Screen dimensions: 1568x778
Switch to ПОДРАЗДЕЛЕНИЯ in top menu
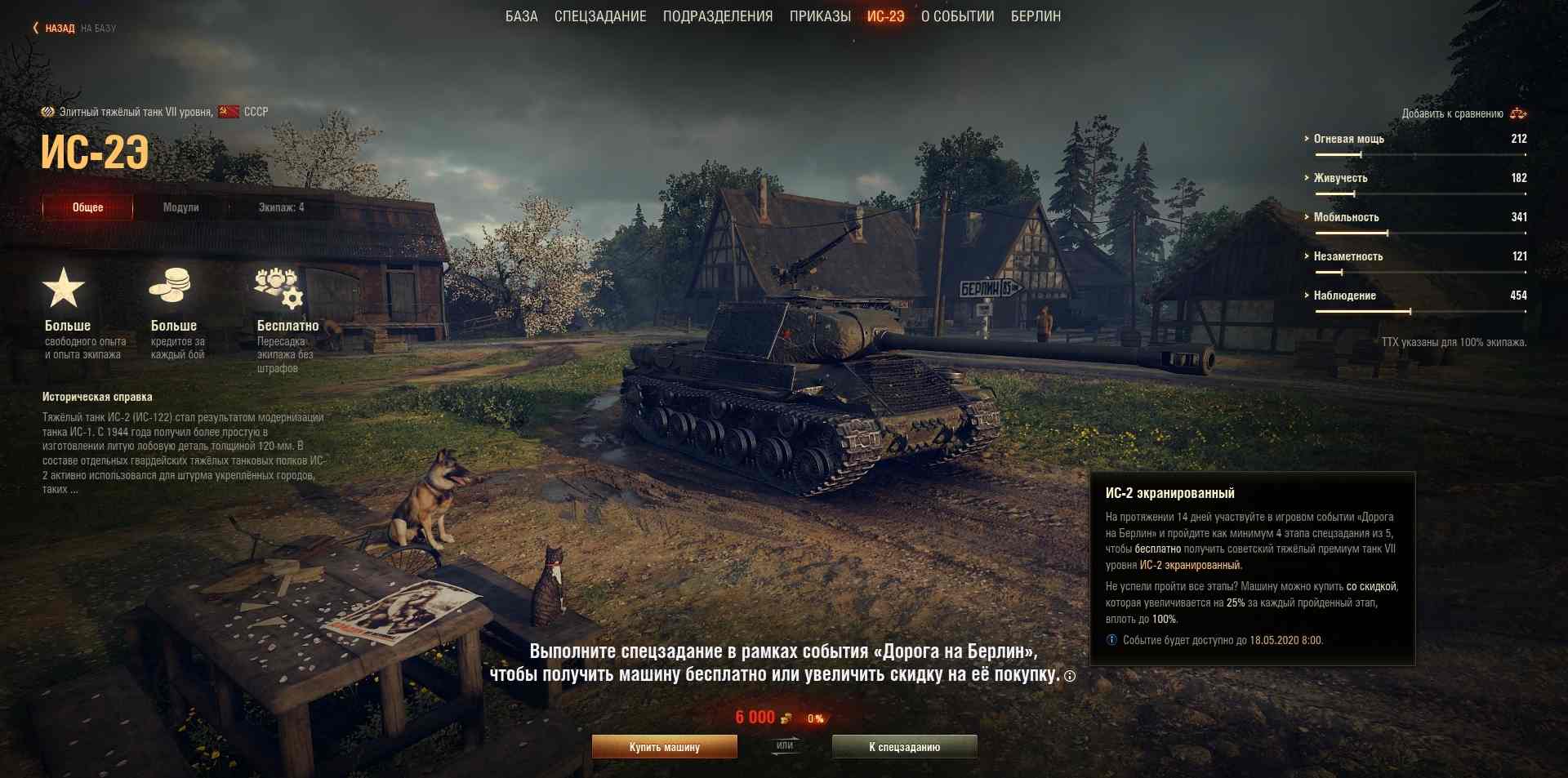(718, 16)
